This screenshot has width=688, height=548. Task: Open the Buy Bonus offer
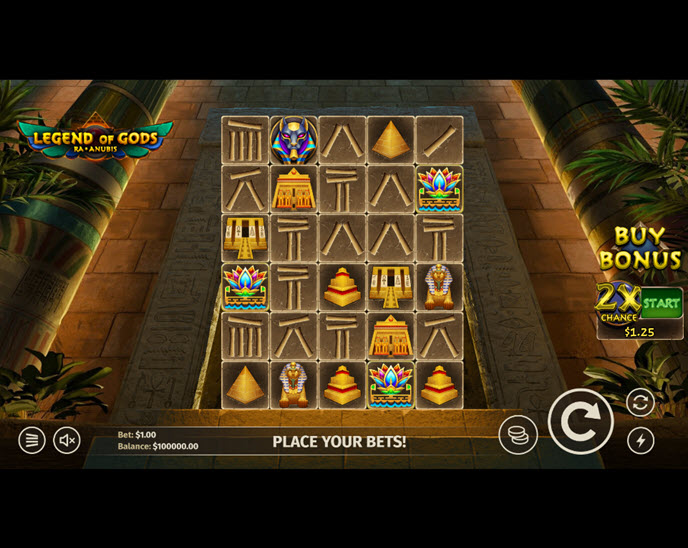640,248
